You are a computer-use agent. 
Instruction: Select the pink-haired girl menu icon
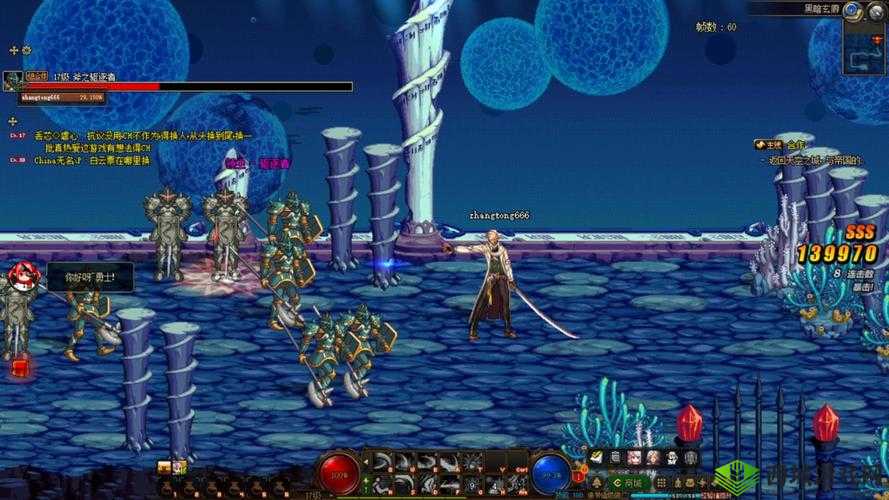634,458
